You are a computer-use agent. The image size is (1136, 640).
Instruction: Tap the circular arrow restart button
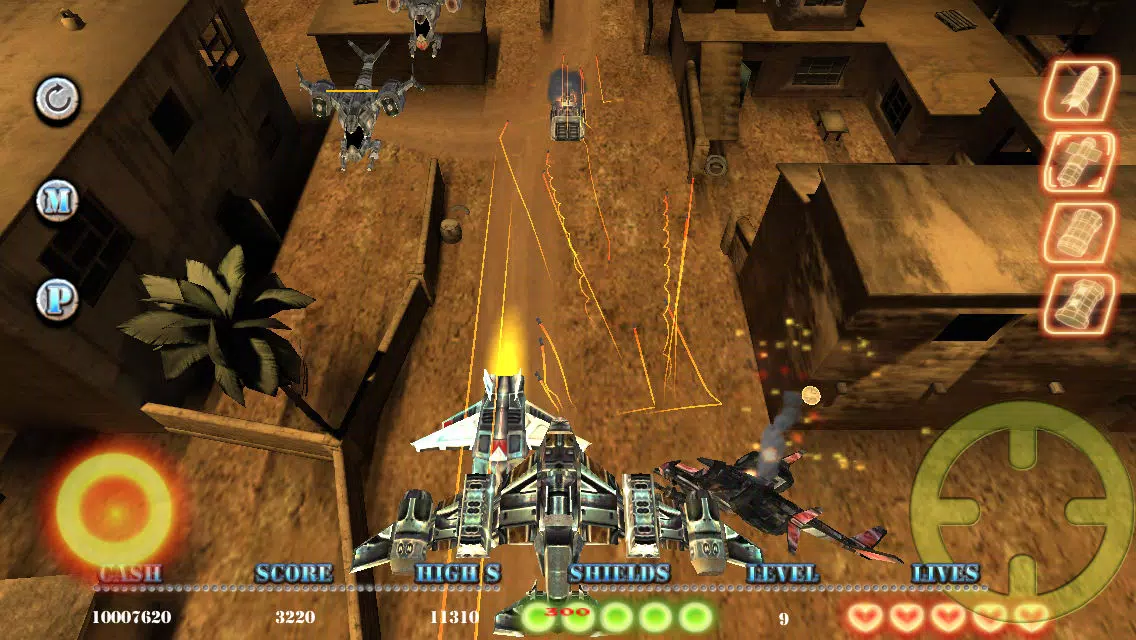(x=56, y=99)
